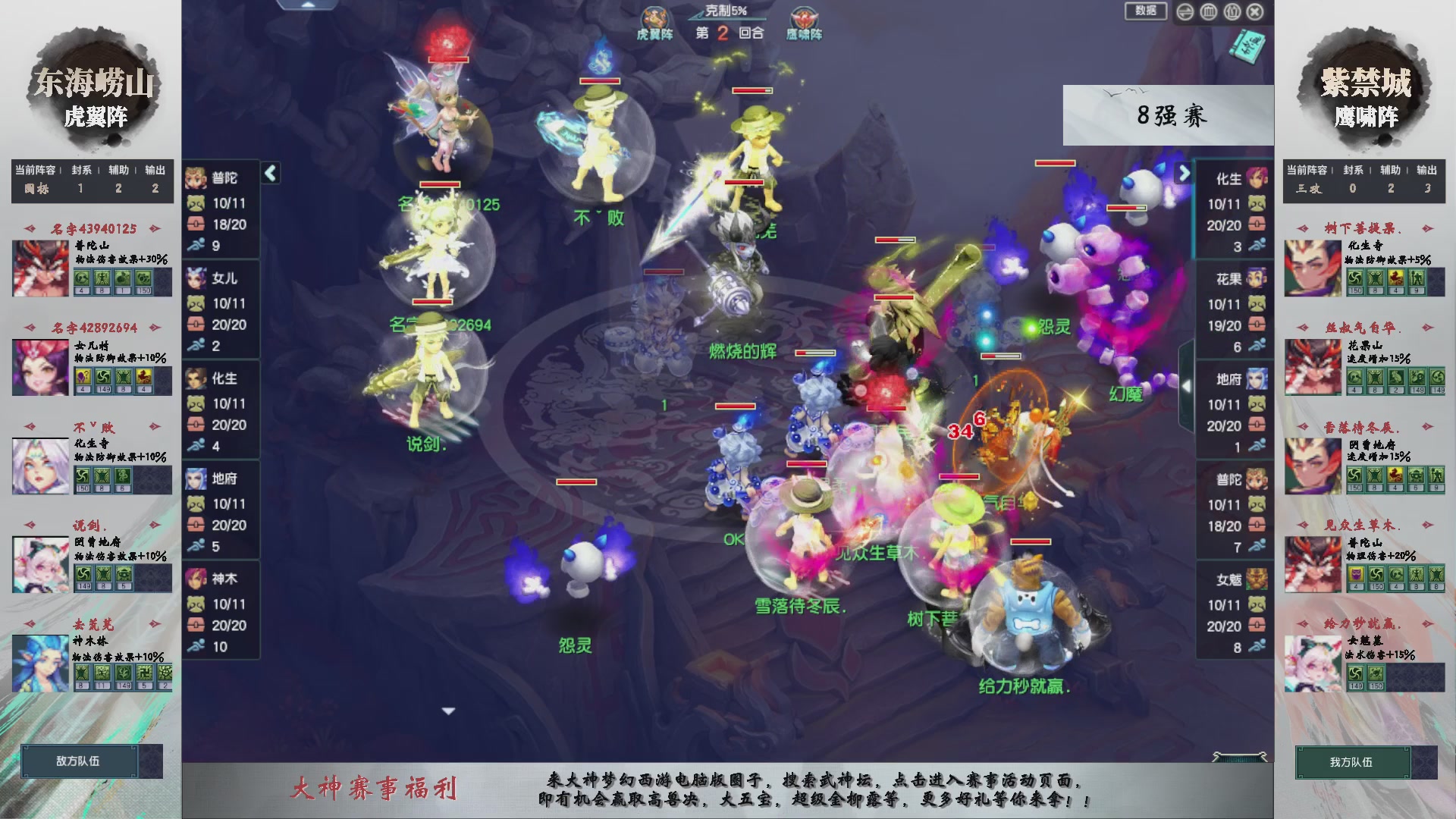
Task: Expand the right roster using its arrow
Action: click(x=1183, y=173)
